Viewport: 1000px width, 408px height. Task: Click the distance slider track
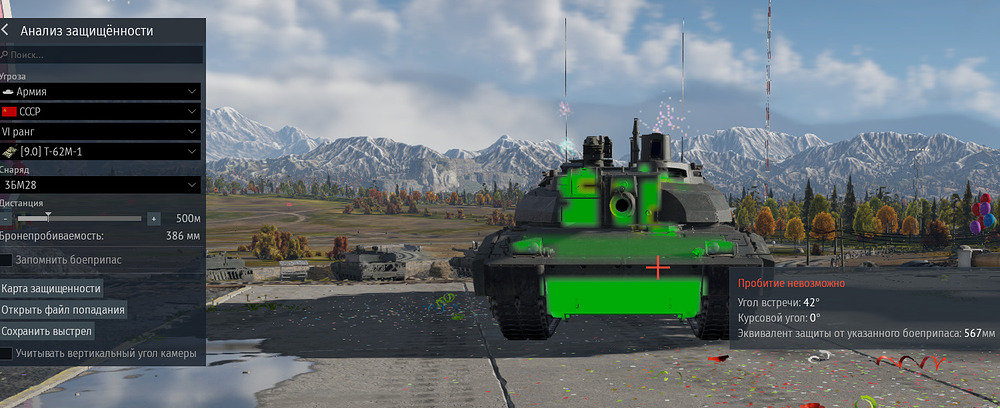[x=80, y=218]
